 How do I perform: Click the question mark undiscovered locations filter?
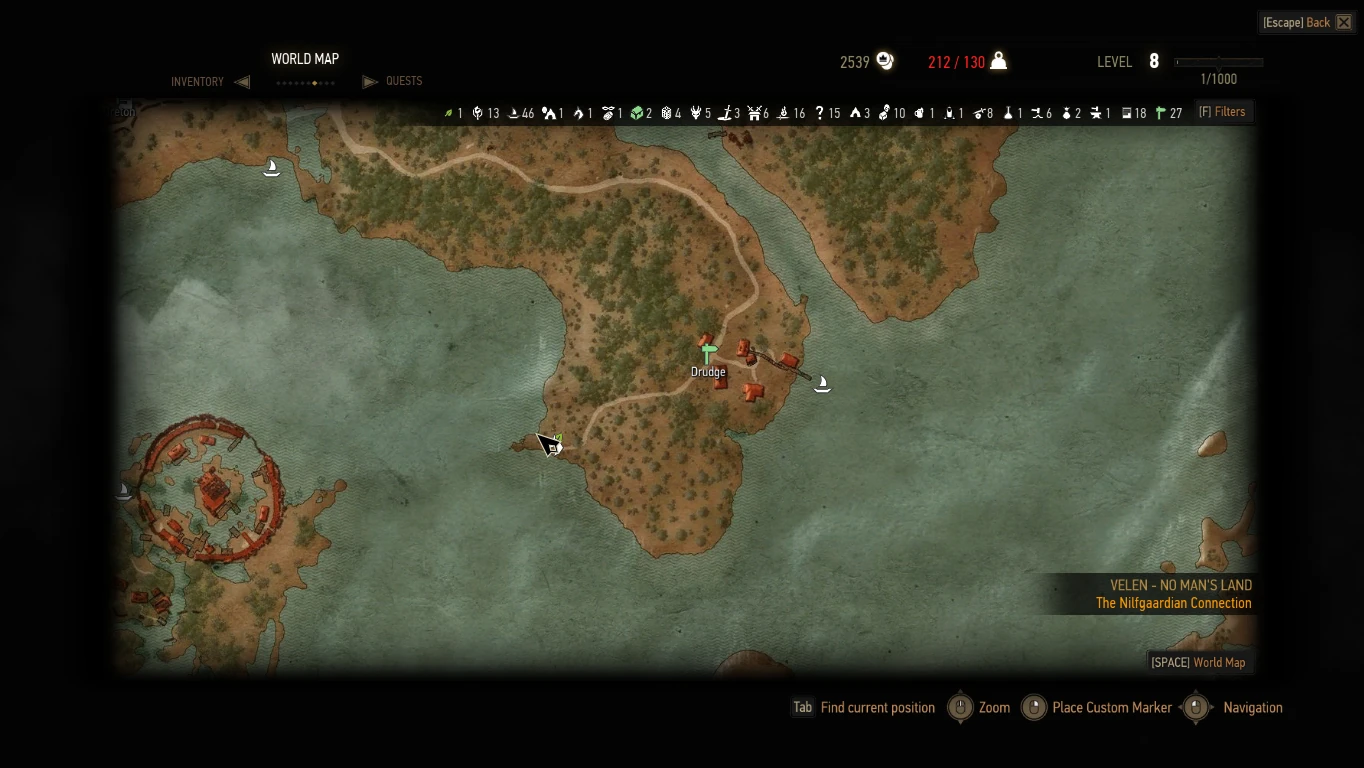(x=819, y=113)
